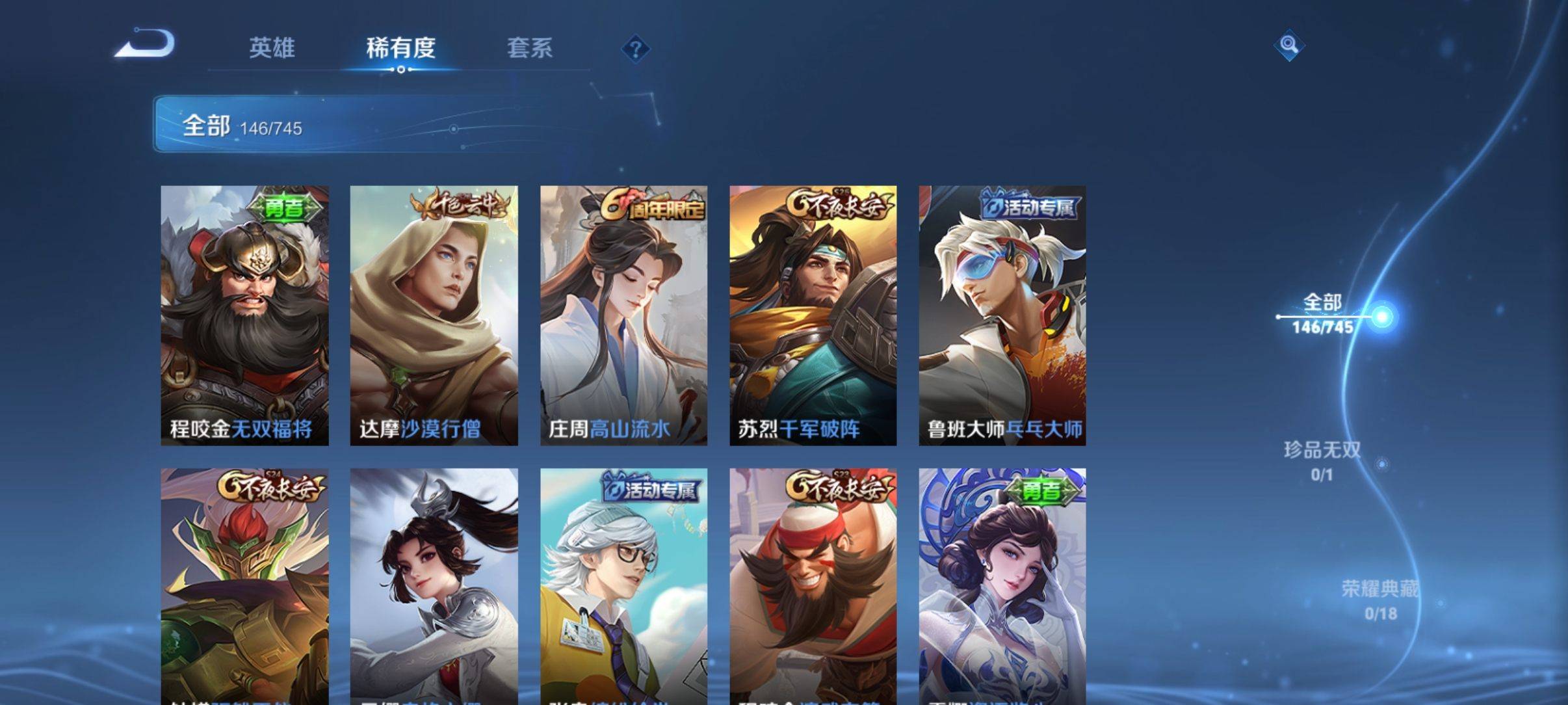Select the 达摩 沙漠行僧 skin card

tap(434, 315)
